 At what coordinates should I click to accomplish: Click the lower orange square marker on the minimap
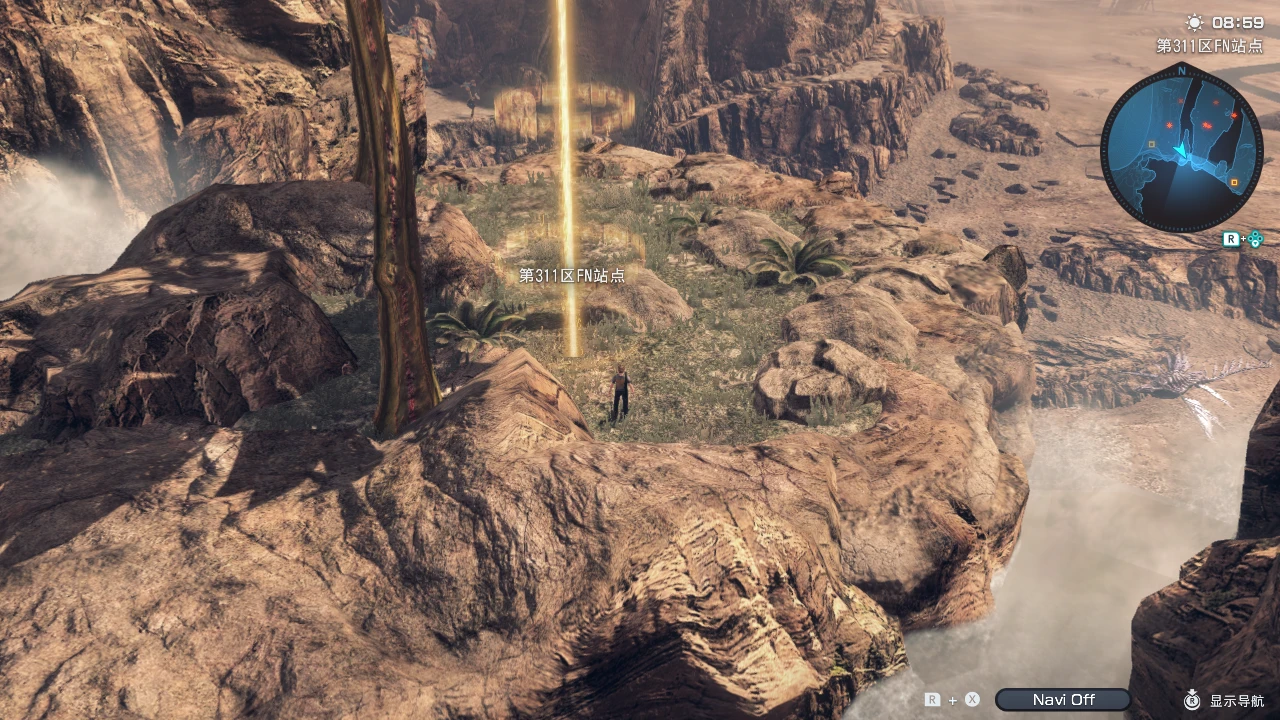pos(1234,181)
